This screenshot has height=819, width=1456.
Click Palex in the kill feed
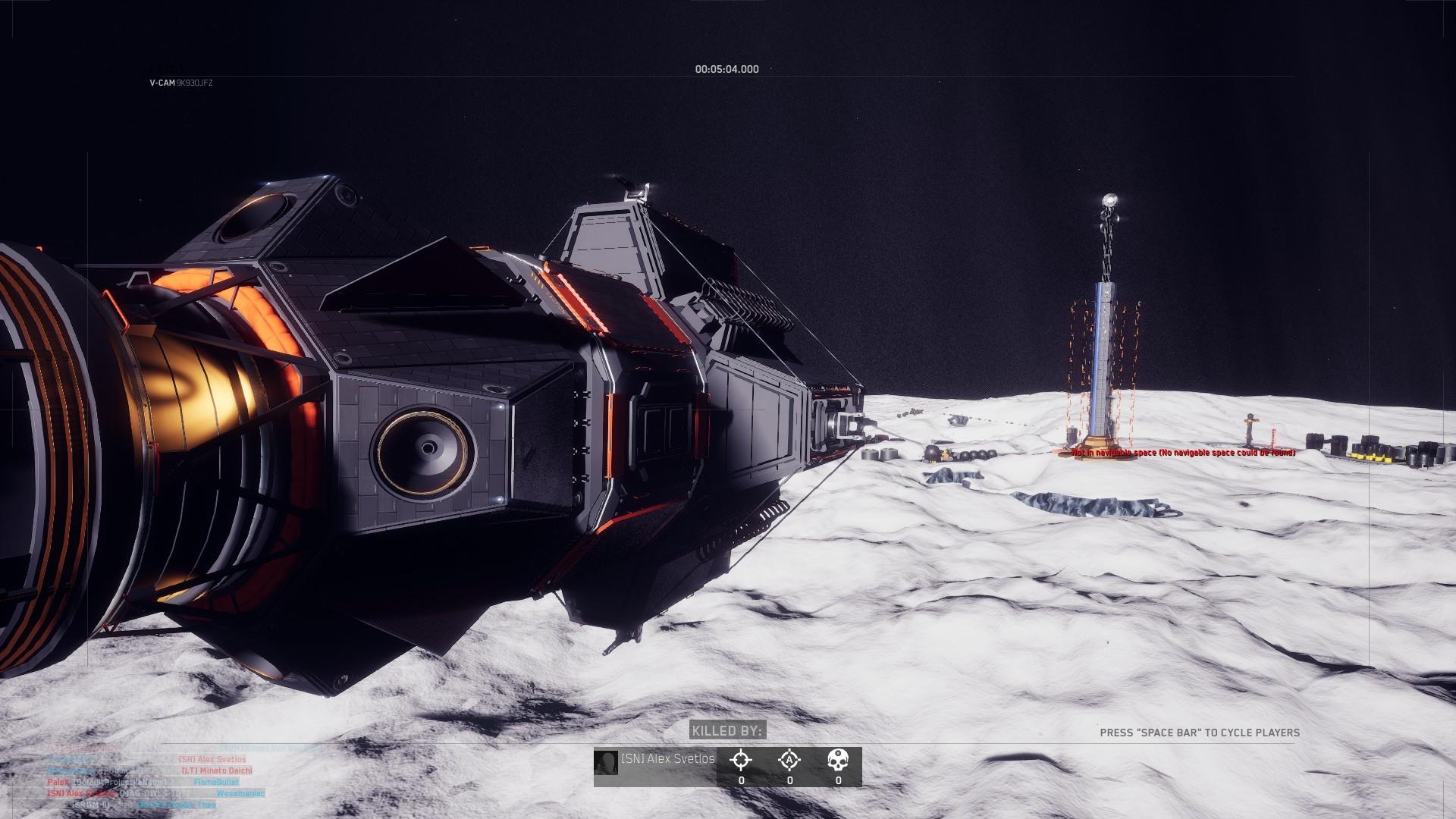pyautogui.click(x=58, y=782)
